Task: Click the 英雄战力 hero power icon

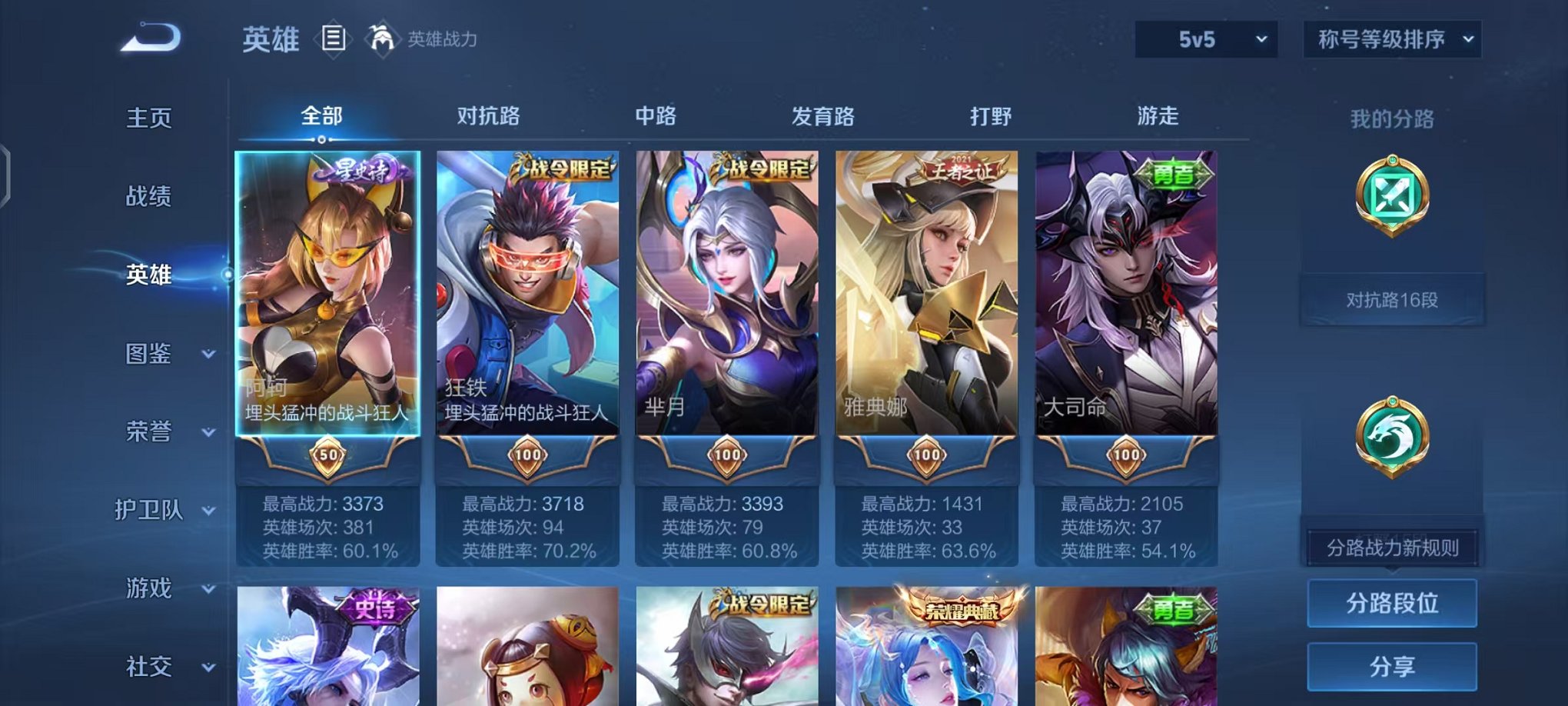Action: tap(382, 37)
